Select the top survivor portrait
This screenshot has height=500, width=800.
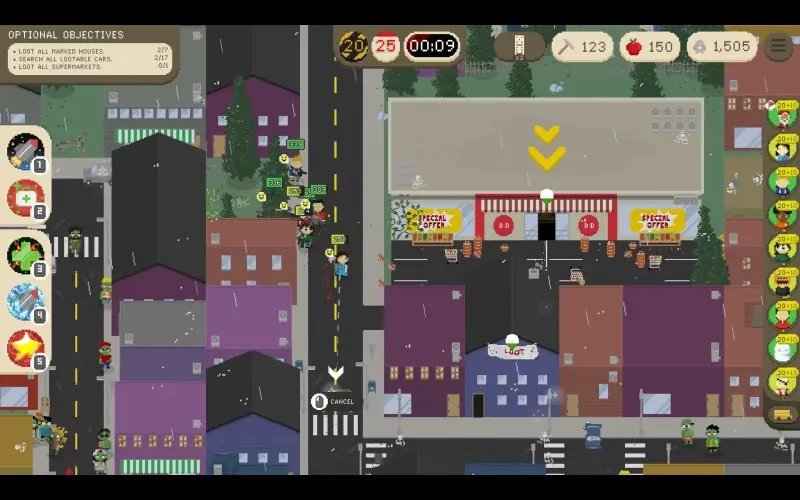coord(781,114)
